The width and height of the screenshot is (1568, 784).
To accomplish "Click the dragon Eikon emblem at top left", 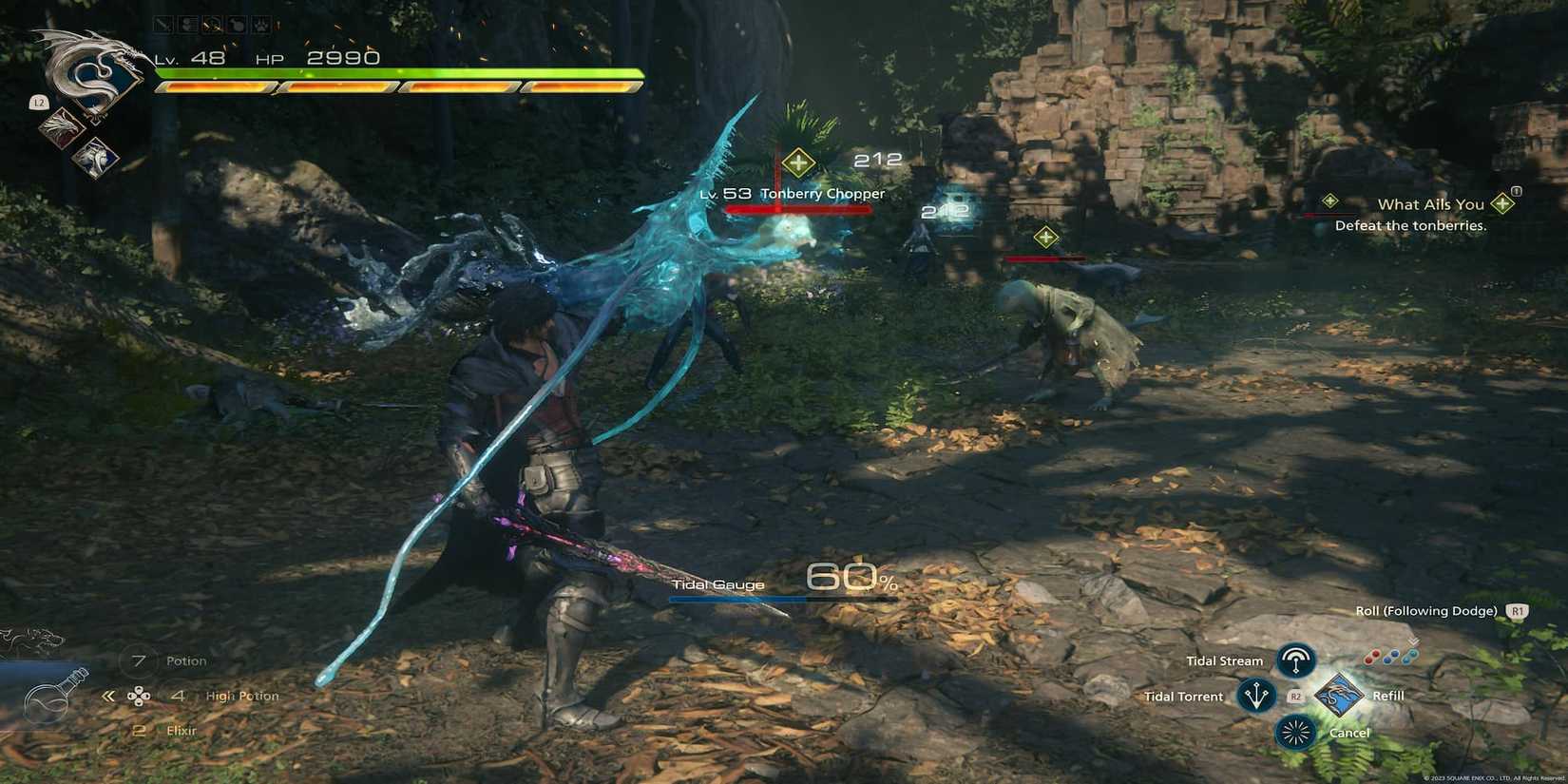I will point(87,71).
